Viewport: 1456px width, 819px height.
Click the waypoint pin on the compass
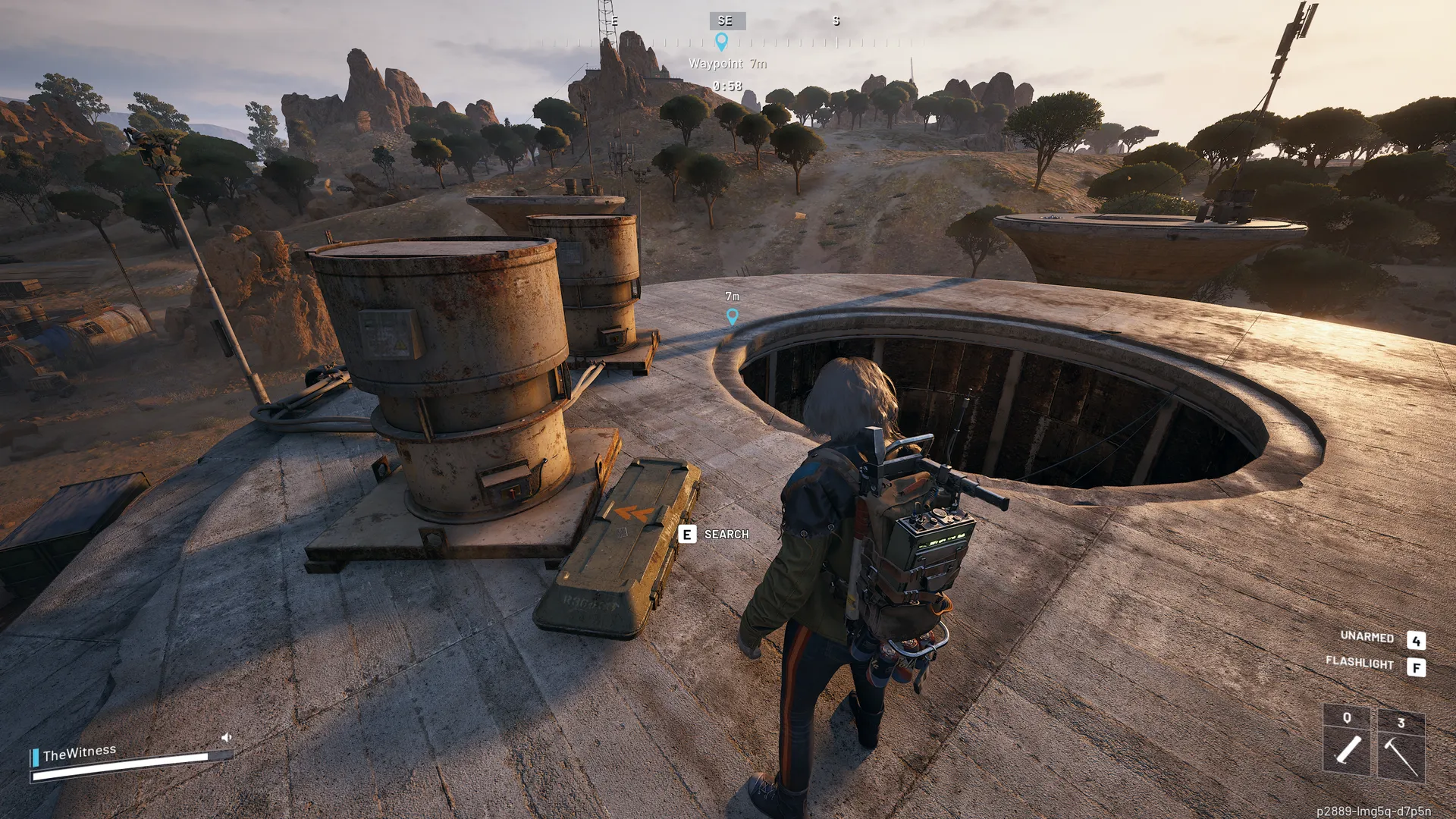[x=722, y=42]
